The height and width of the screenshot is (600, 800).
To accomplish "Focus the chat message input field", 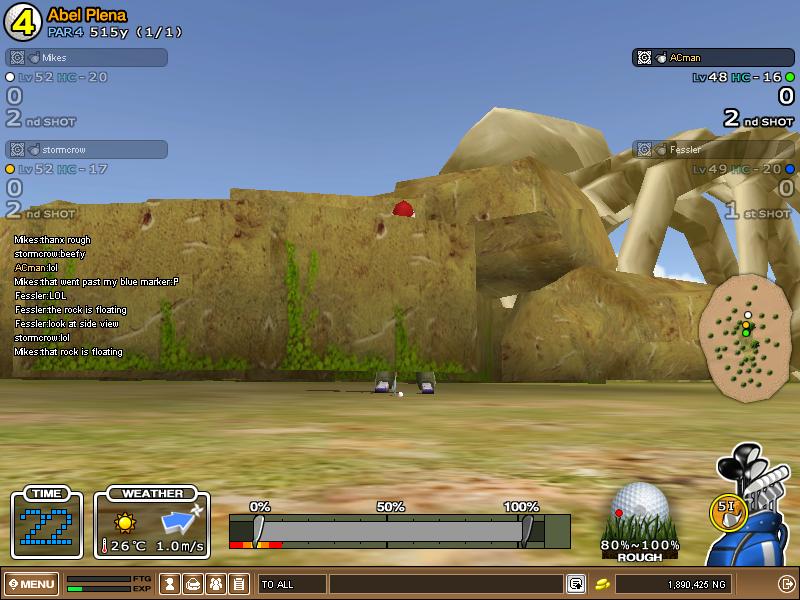I will 445,584.
